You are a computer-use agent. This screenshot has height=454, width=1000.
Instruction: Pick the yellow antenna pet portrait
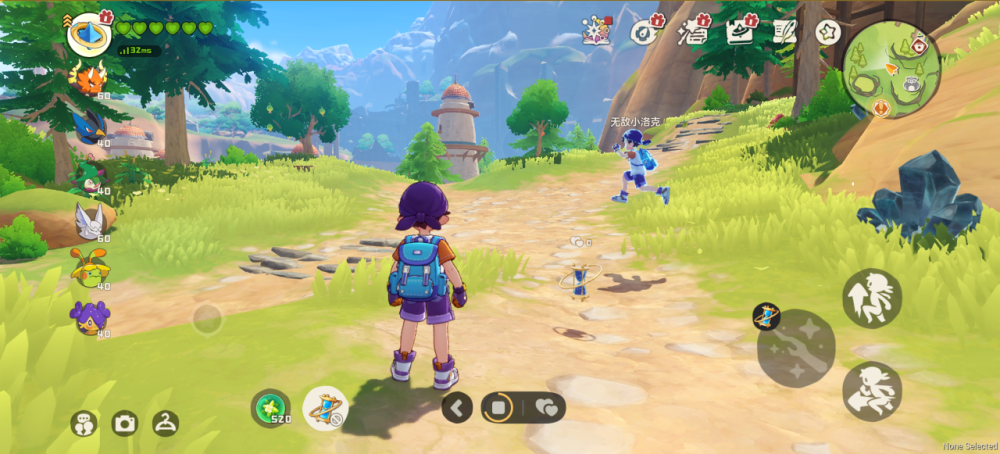[89, 266]
